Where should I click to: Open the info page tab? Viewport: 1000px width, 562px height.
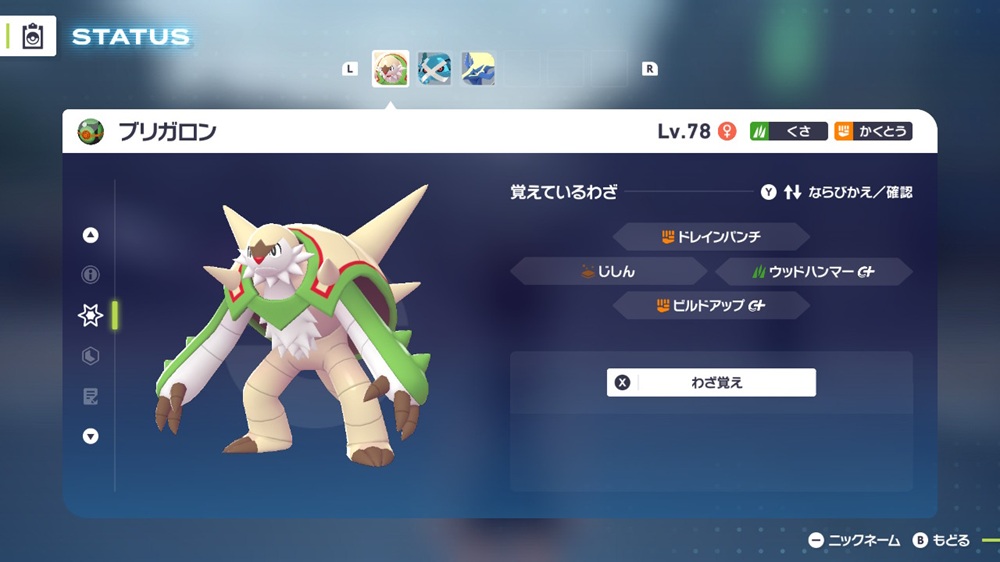91,275
